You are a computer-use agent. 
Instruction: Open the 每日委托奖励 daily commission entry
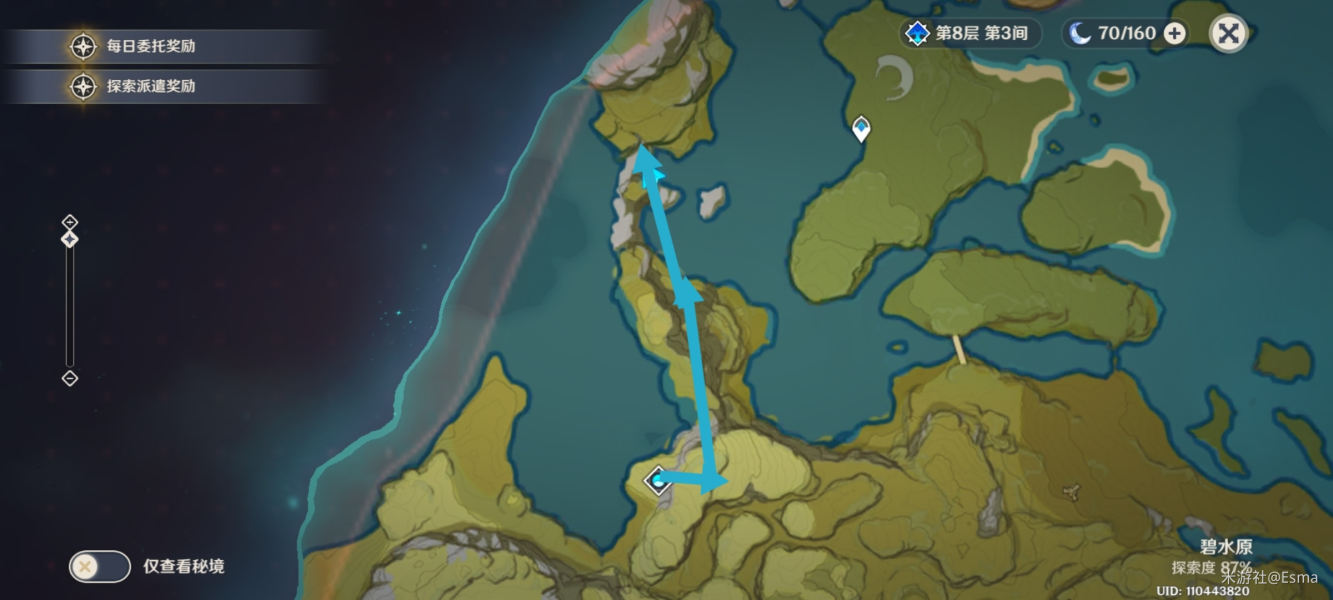[x=150, y=47]
